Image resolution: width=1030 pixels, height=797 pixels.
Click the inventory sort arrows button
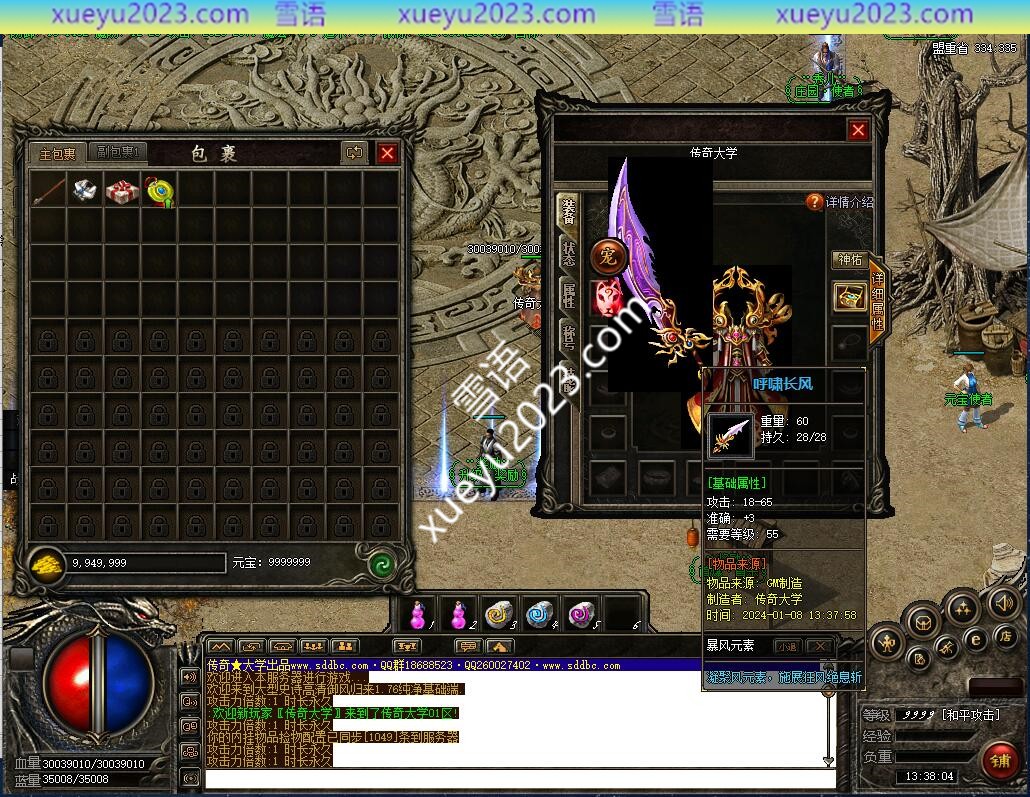pyautogui.click(x=354, y=153)
